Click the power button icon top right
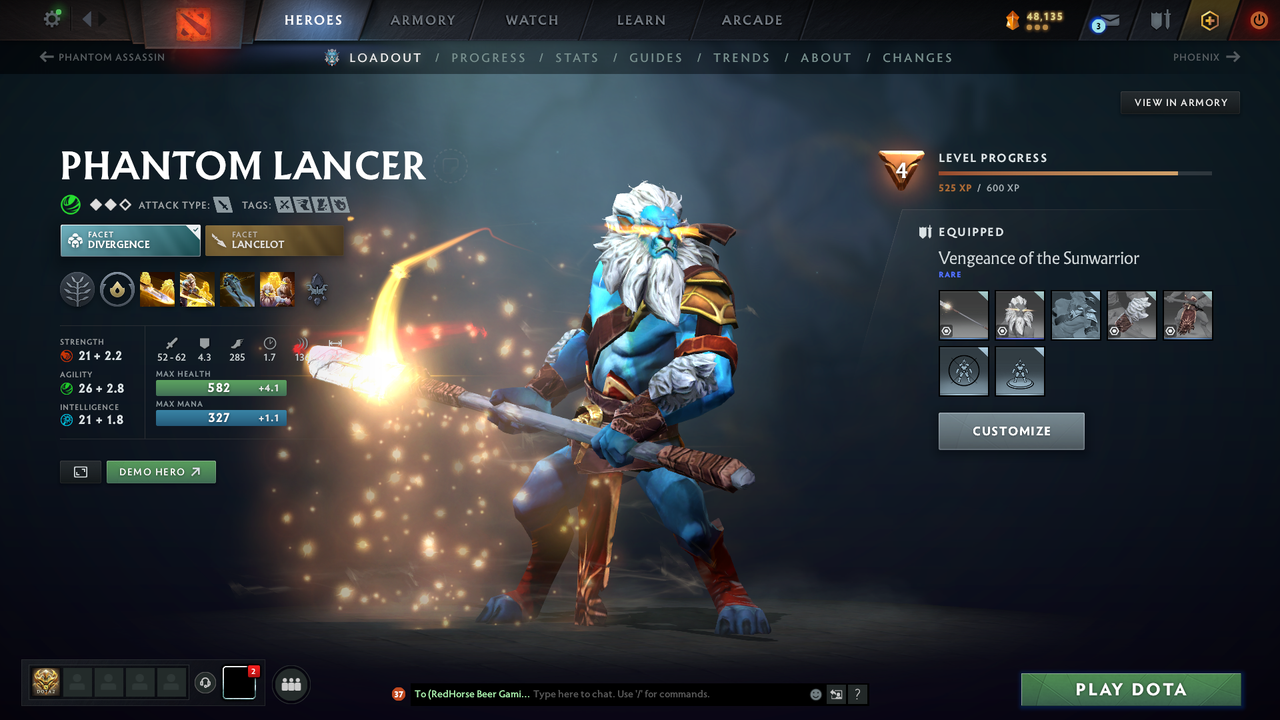The image size is (1280, 720). [1258, 19]
